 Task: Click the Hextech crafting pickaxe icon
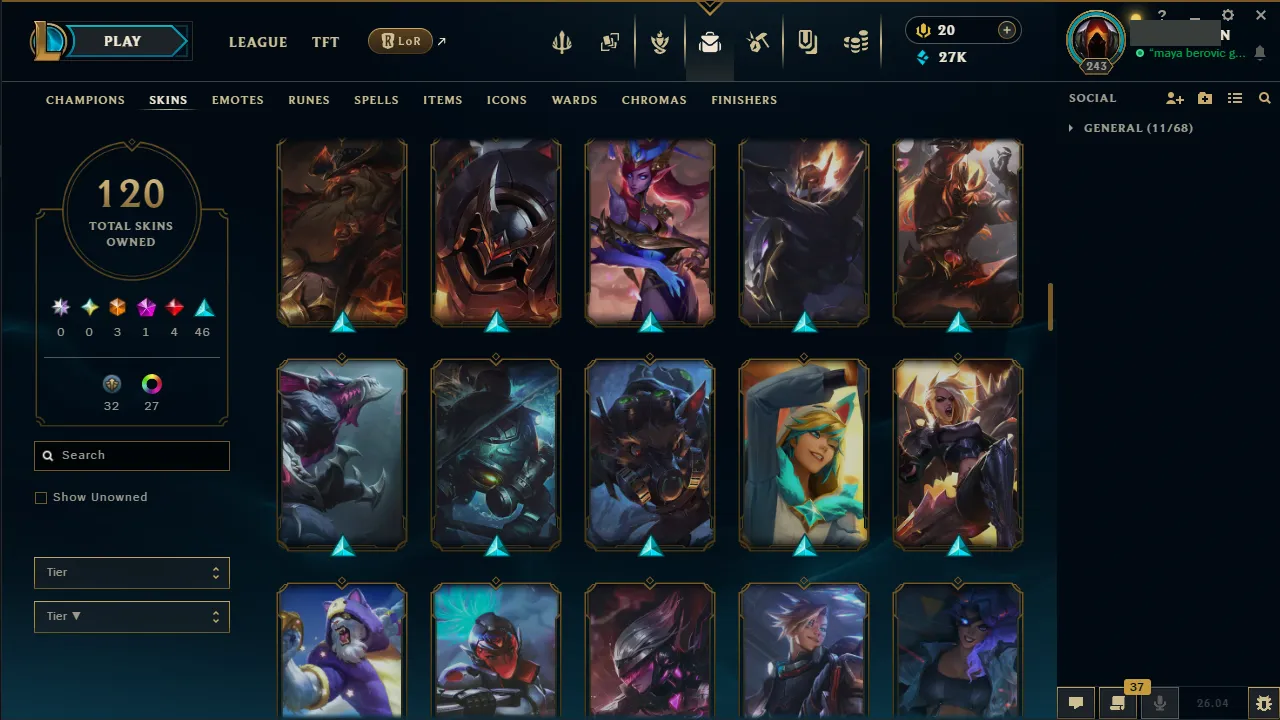click(x=758, y=42)
